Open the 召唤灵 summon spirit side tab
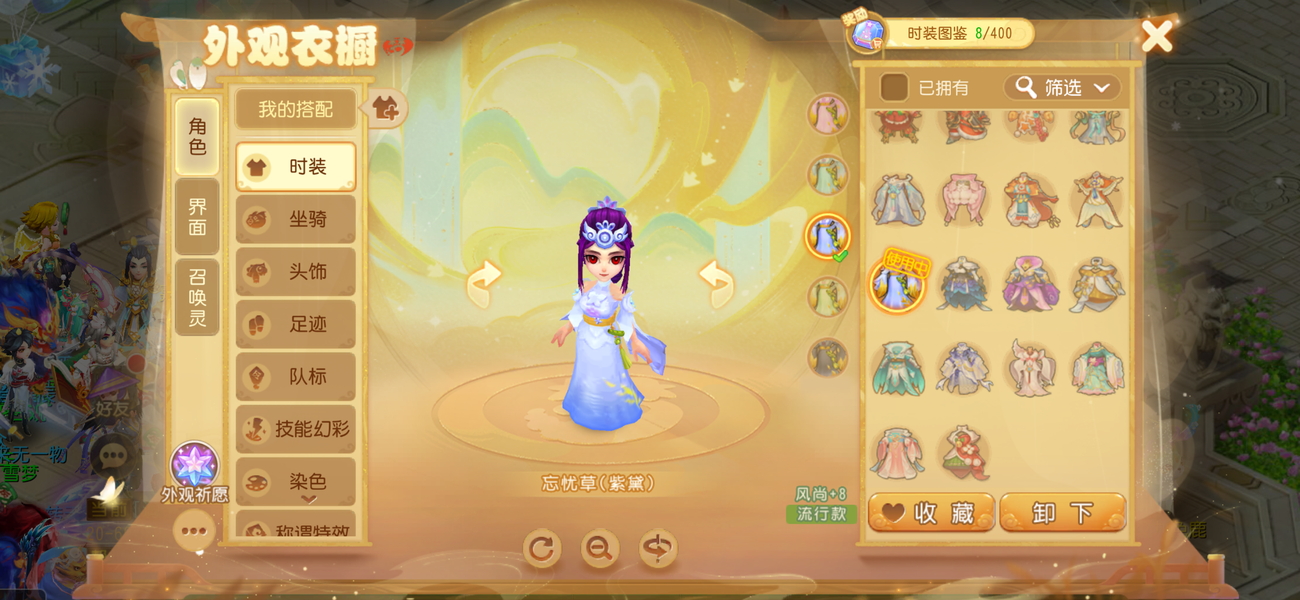Viewport: 1300px width, 600px height. [197, 297]
